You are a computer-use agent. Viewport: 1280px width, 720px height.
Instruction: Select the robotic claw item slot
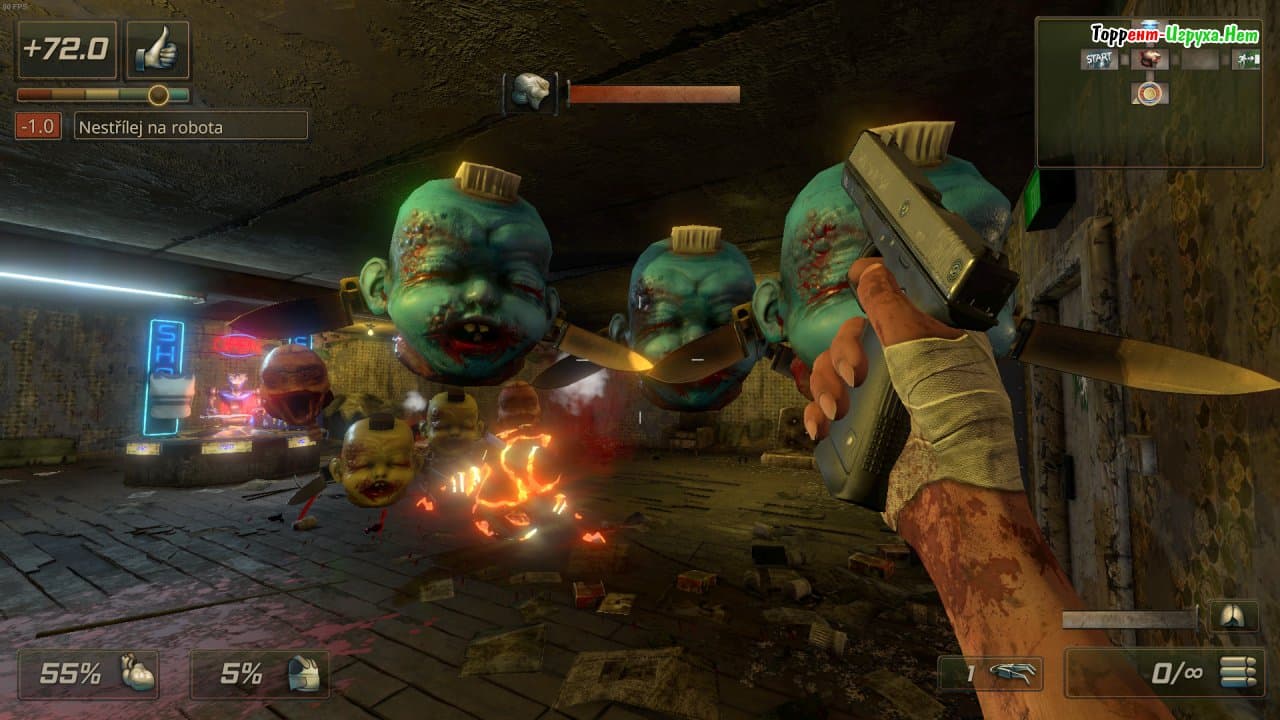click(x=1004, y=673)
